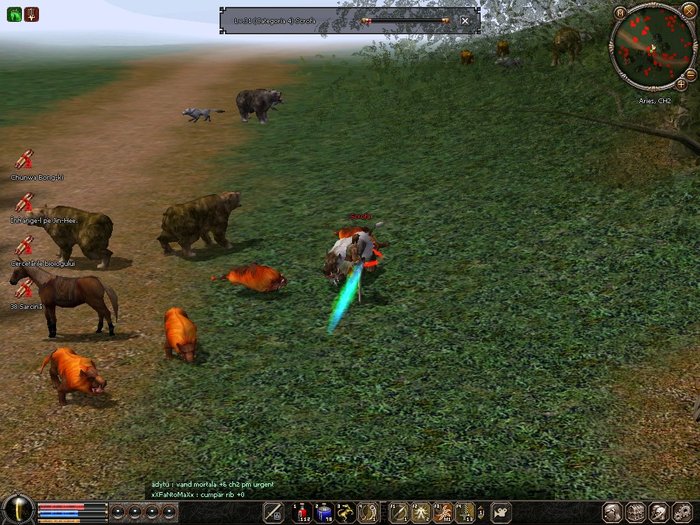Close the target info bar
This screenshot has width=700, height=525.
point(465,20)
